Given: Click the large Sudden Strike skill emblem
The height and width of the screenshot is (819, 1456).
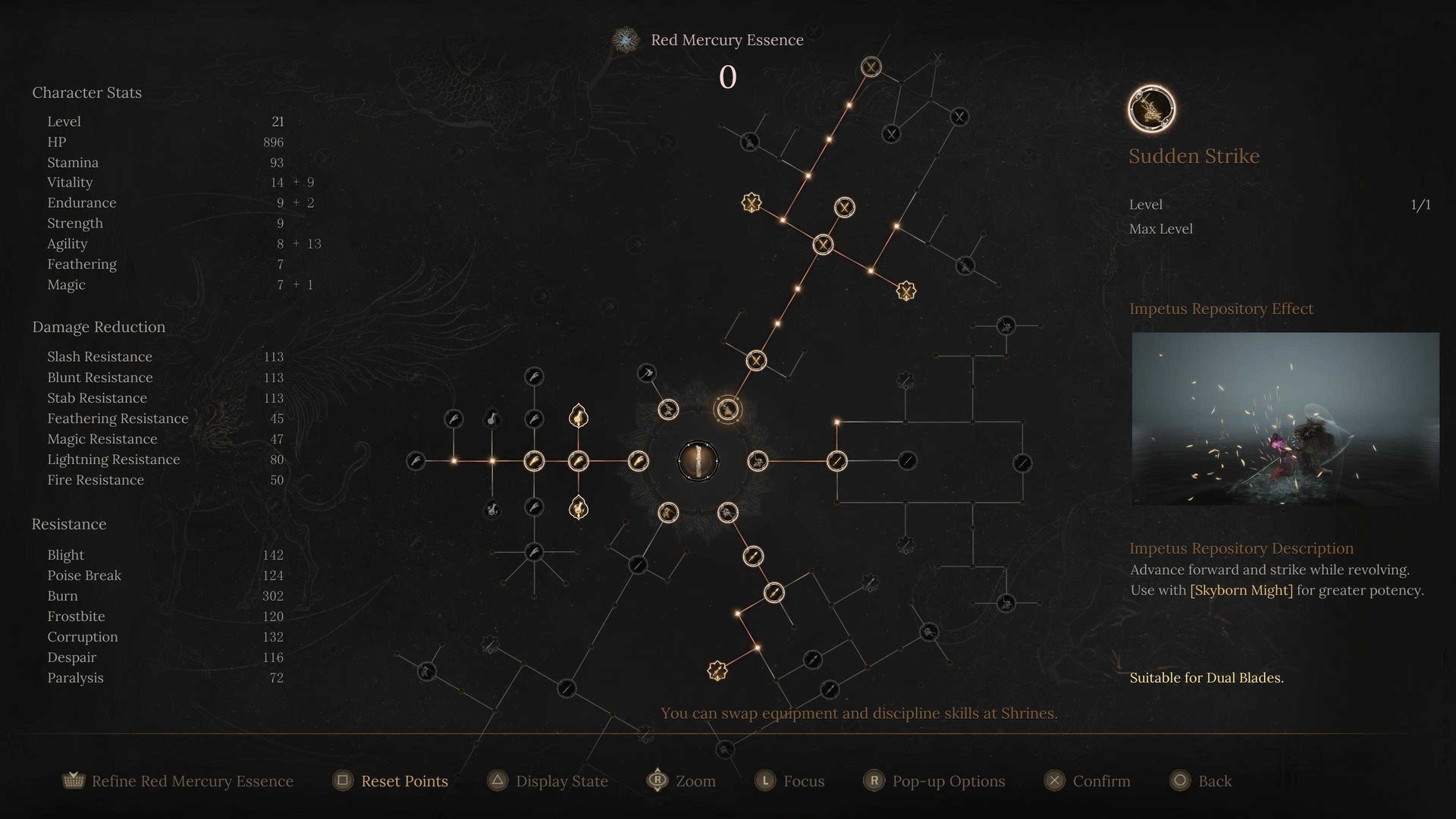Looking at the screenshot, I should point(1151,108).
